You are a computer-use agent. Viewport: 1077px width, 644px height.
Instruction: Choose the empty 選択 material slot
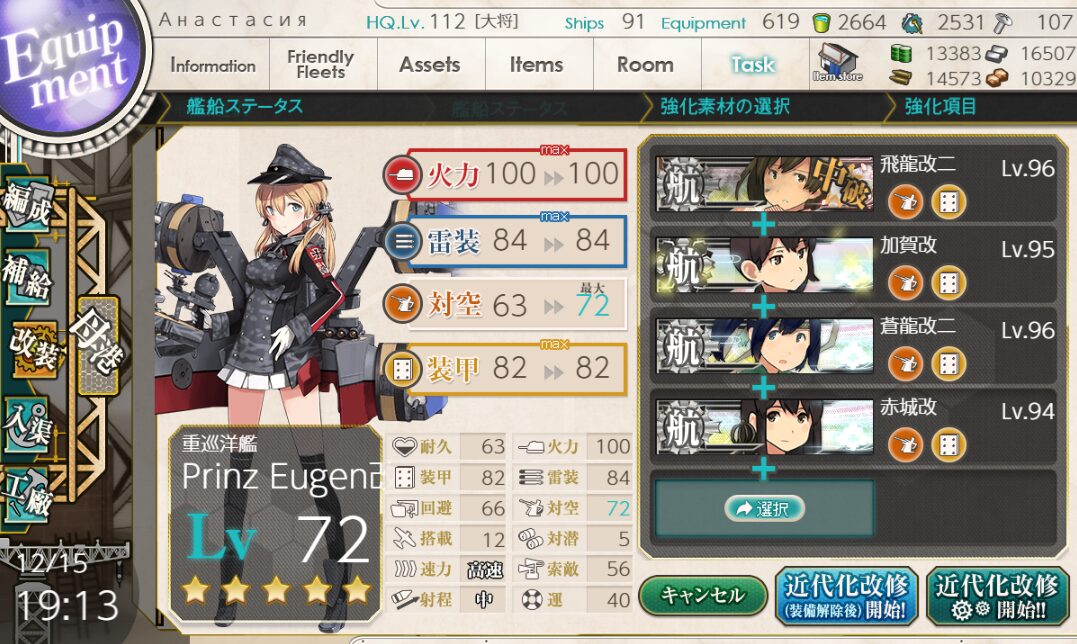tap(764, 509)
